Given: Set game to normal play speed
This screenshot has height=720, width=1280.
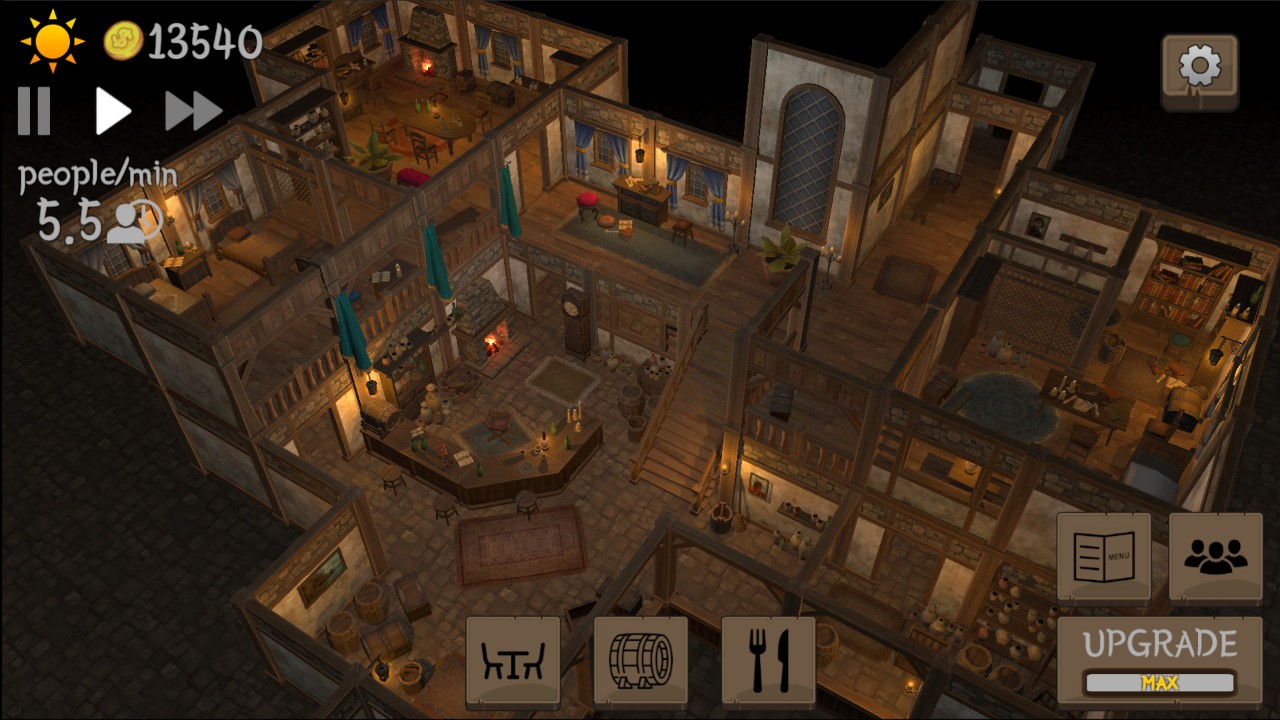Looking at the screenshot, I should 112,110.
